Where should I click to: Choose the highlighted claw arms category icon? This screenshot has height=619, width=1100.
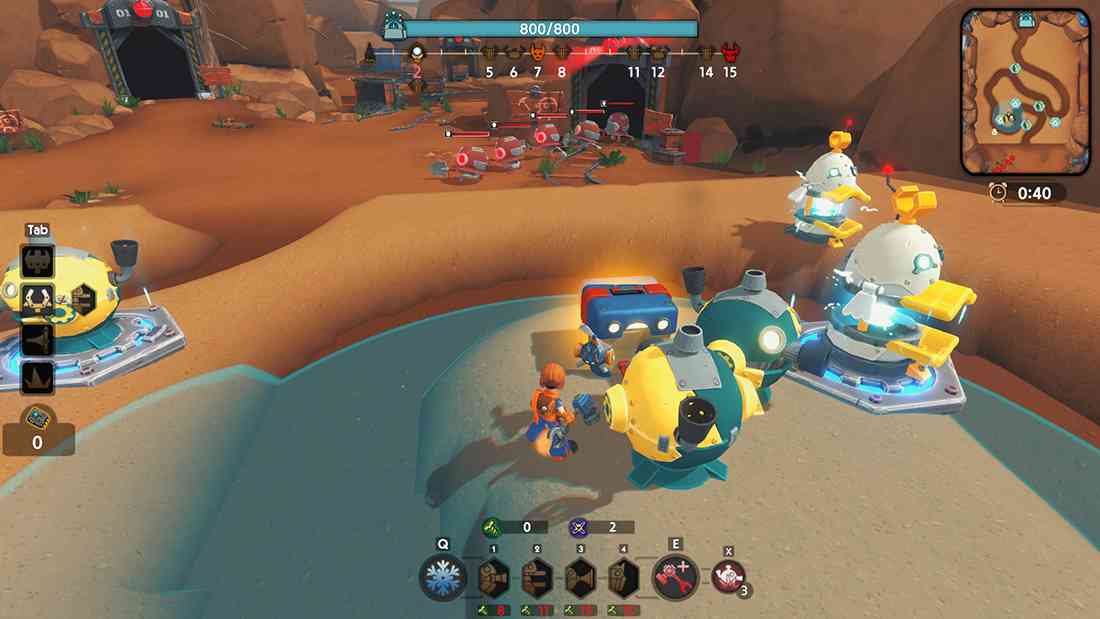[38, 299]
